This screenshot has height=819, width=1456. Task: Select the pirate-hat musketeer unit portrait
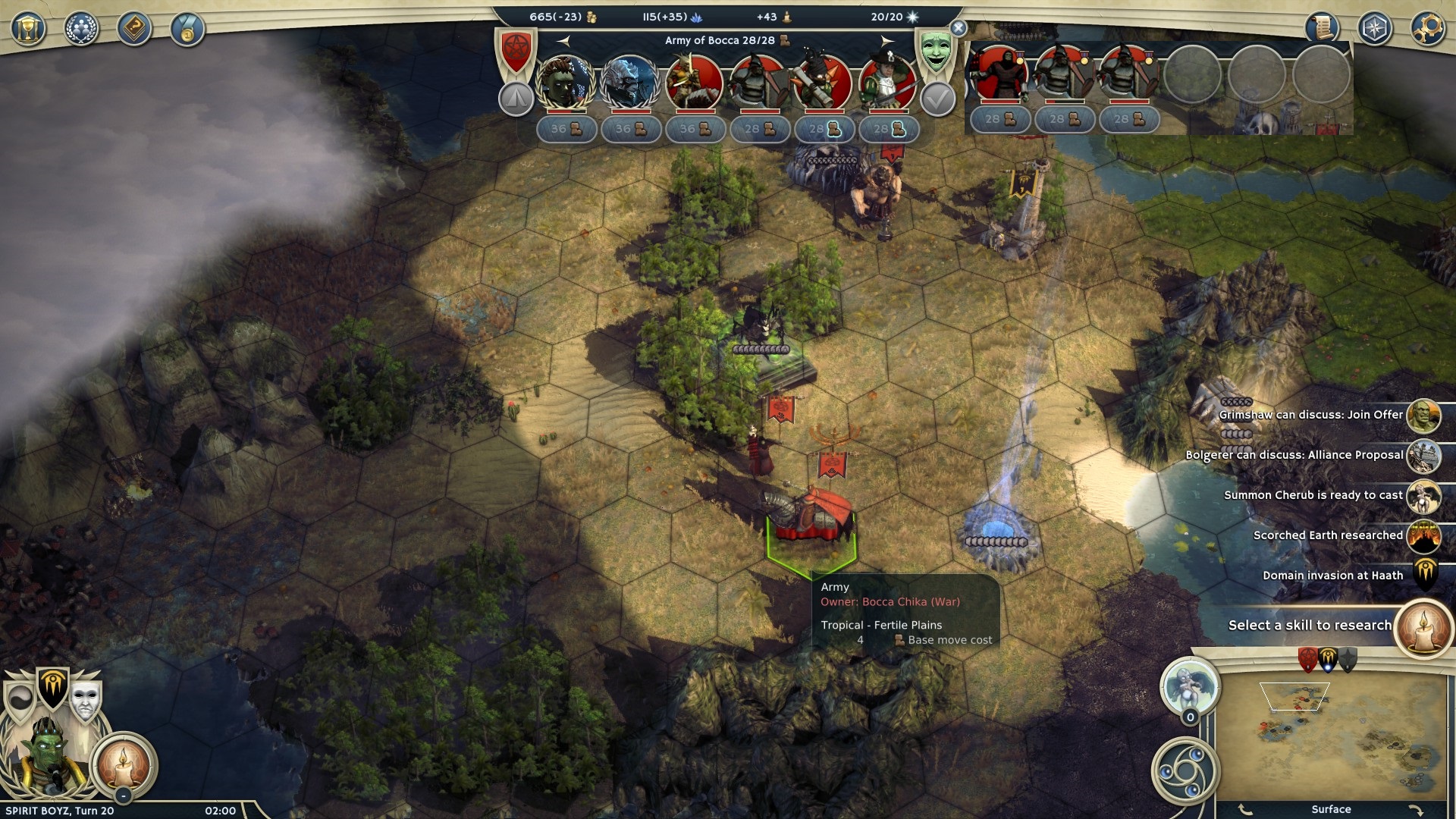pos(887,82)
